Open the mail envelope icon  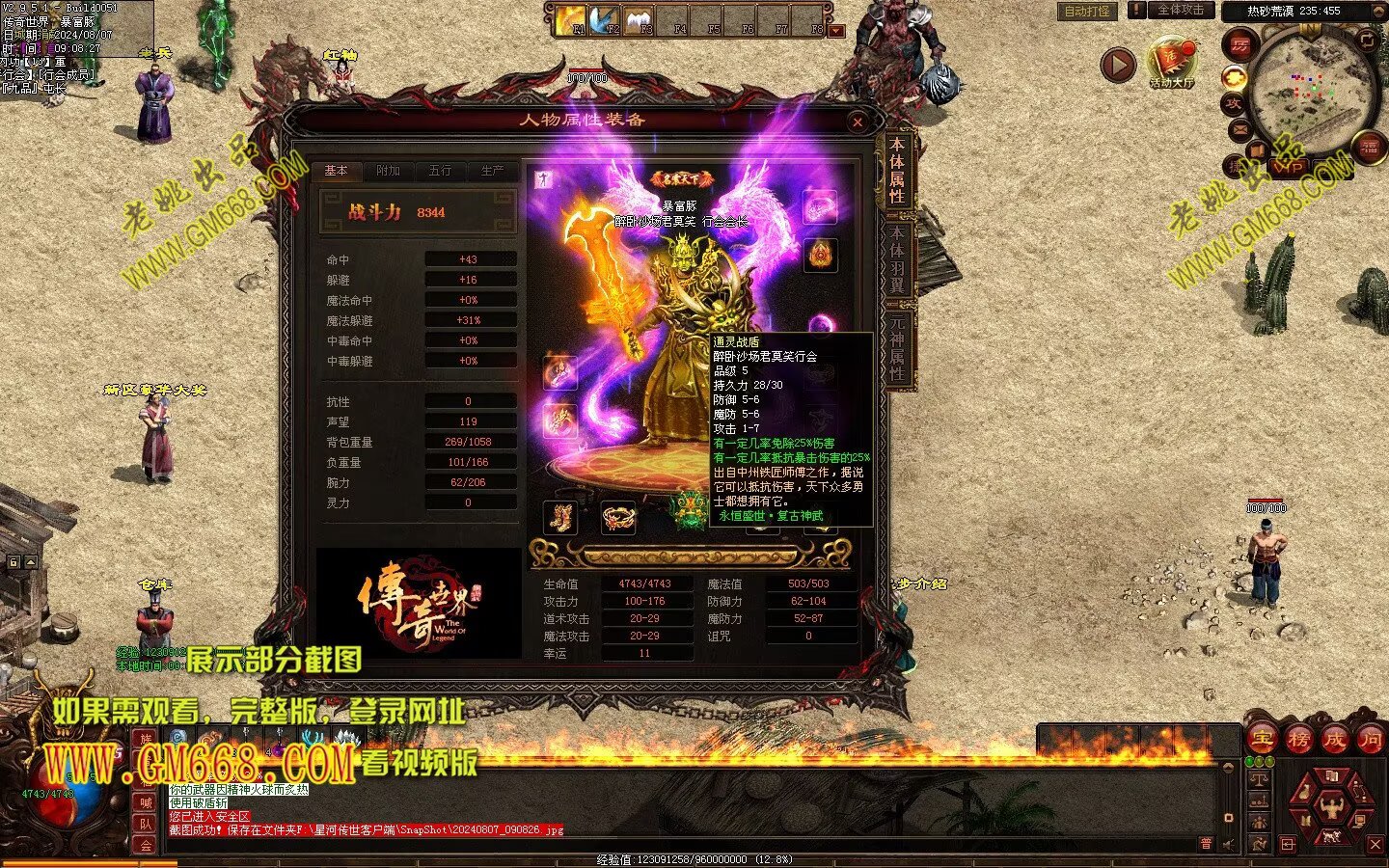(1239, 129)
